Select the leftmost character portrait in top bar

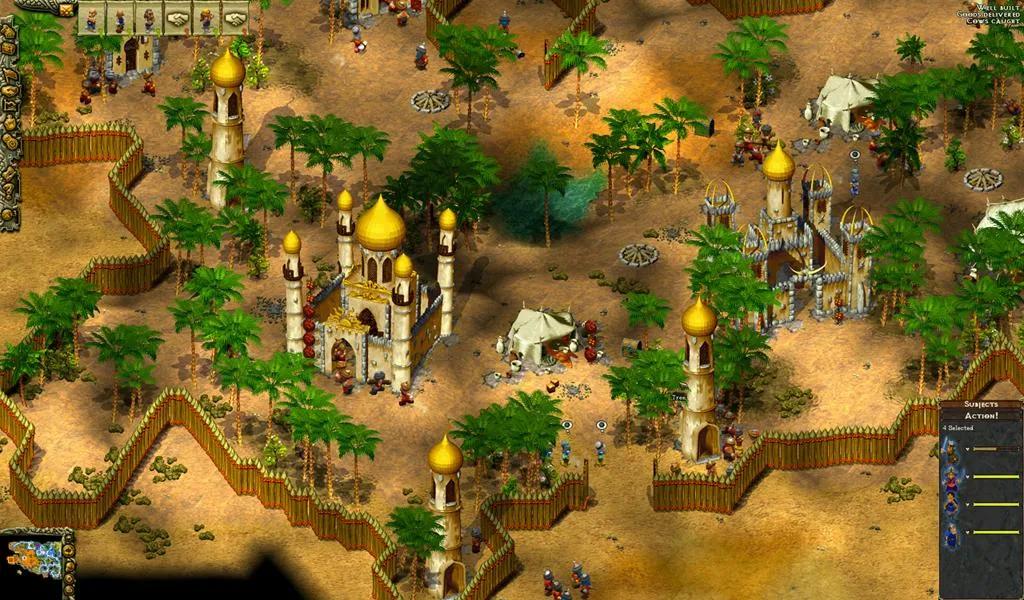(x=92, y=18)
